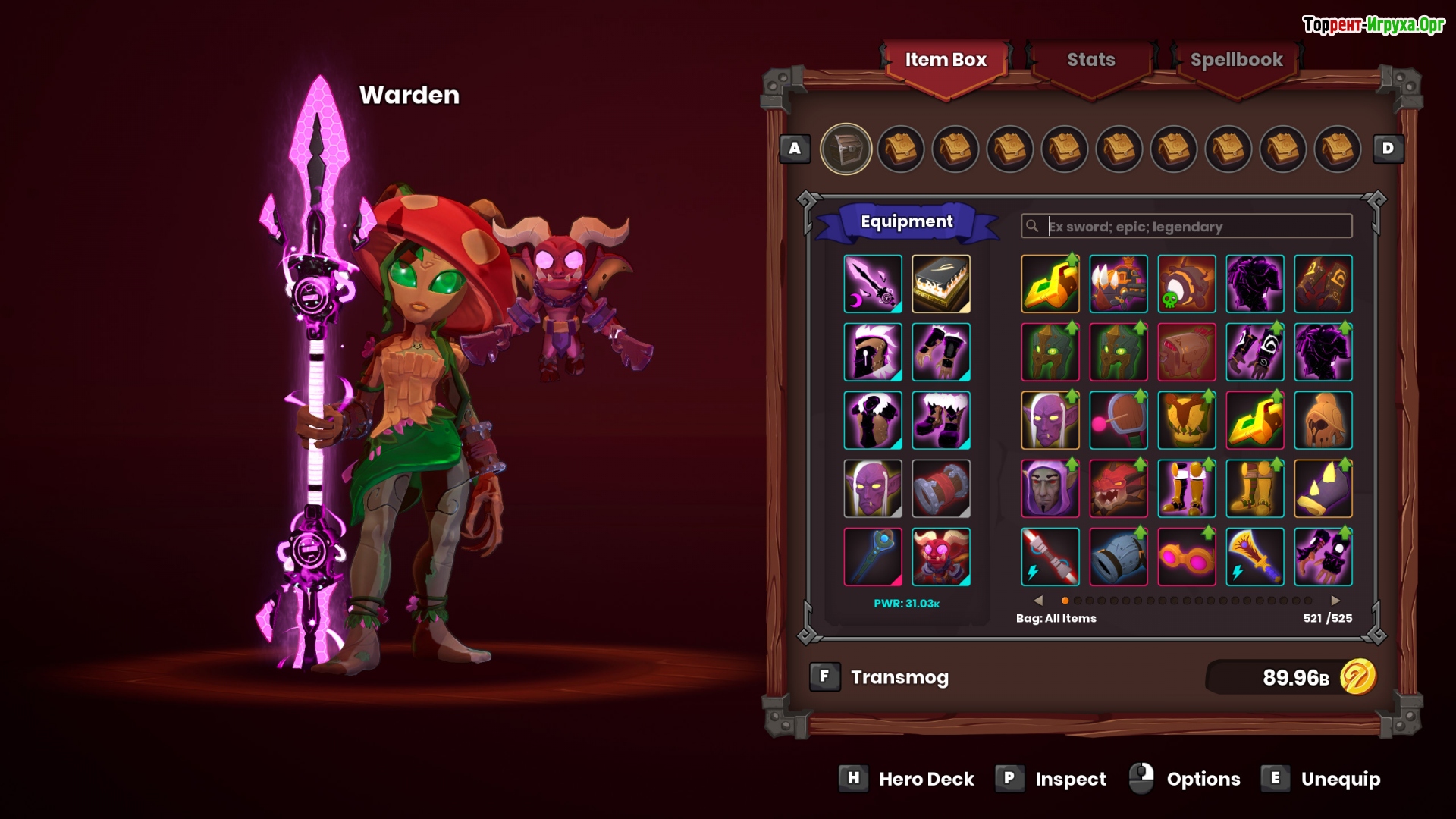Select the orange hooded mask item

1323,420
